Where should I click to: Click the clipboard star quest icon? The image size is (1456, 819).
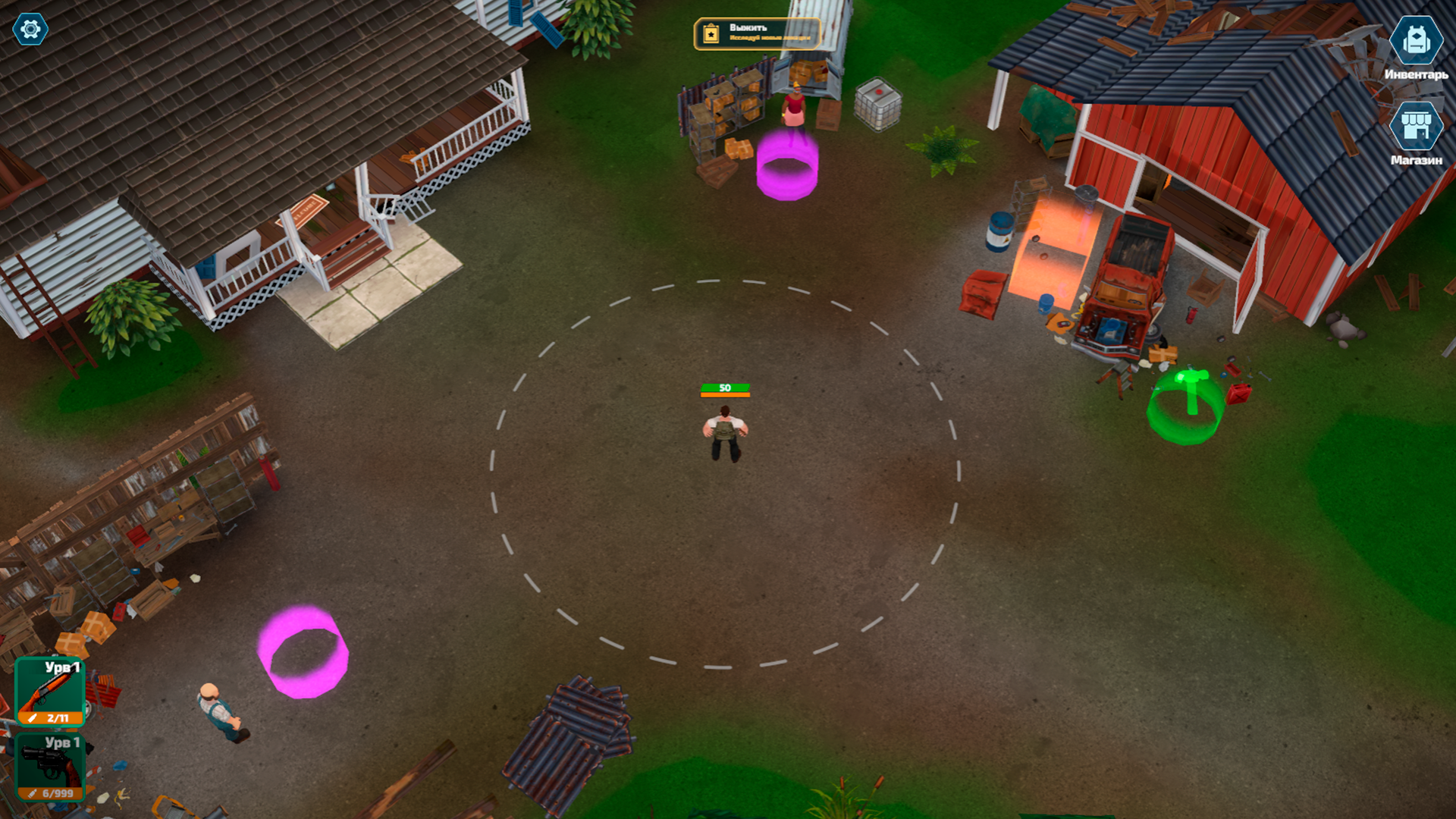click(710, 33)
